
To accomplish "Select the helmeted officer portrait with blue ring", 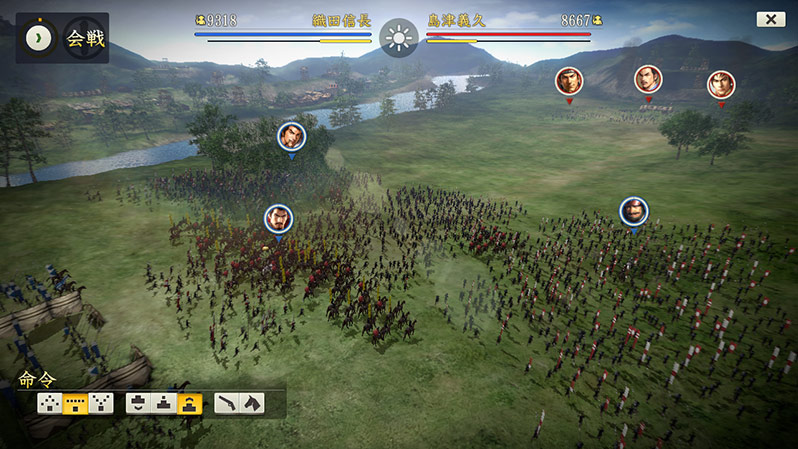I will click(633, 211).
